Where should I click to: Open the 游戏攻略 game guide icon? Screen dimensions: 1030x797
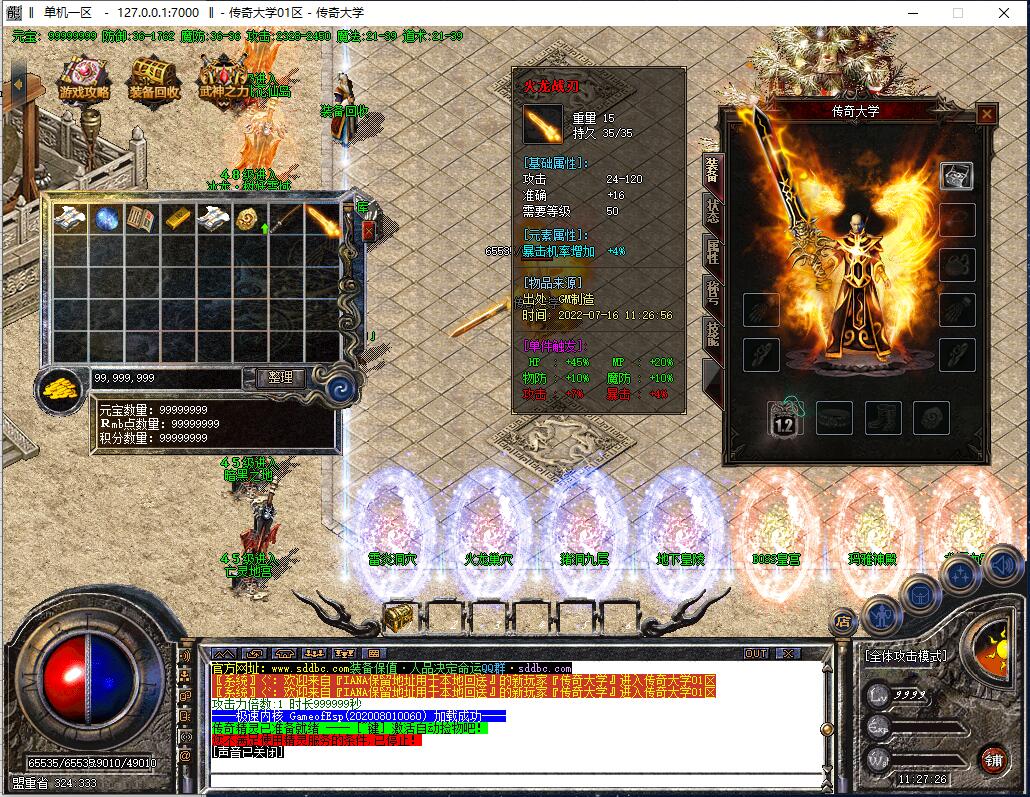point(85,77)
